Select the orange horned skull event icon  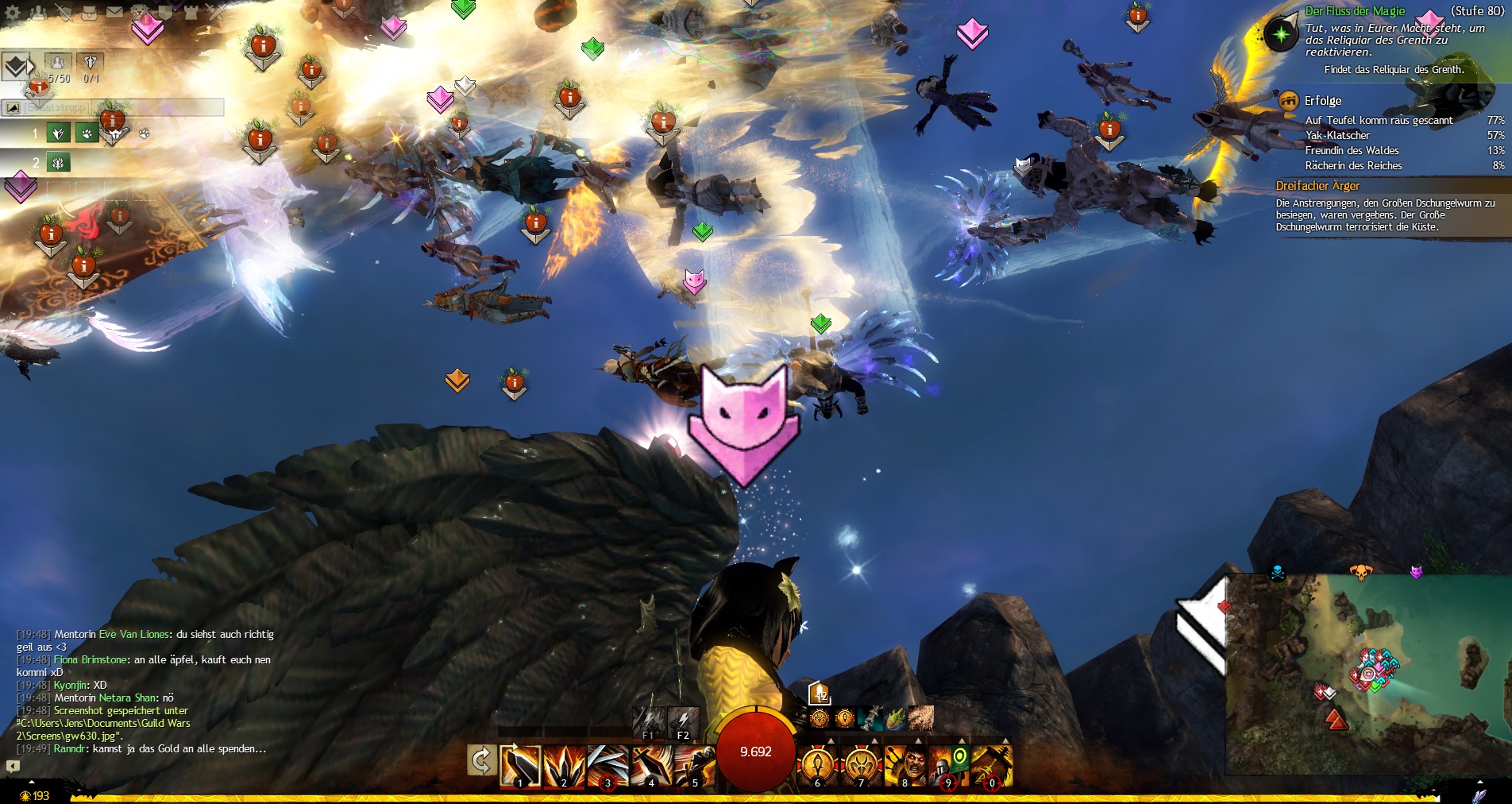(x=1360, y=571)
